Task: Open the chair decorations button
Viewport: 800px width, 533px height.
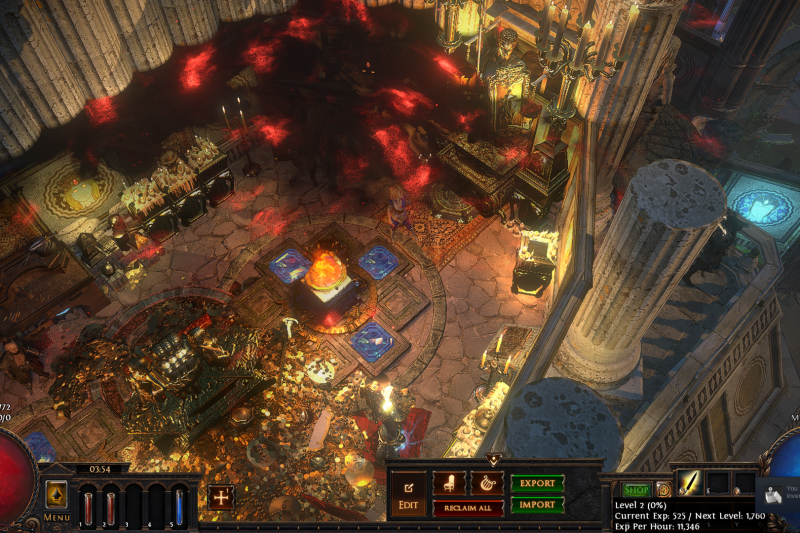Action: click(x=449, y=482)
